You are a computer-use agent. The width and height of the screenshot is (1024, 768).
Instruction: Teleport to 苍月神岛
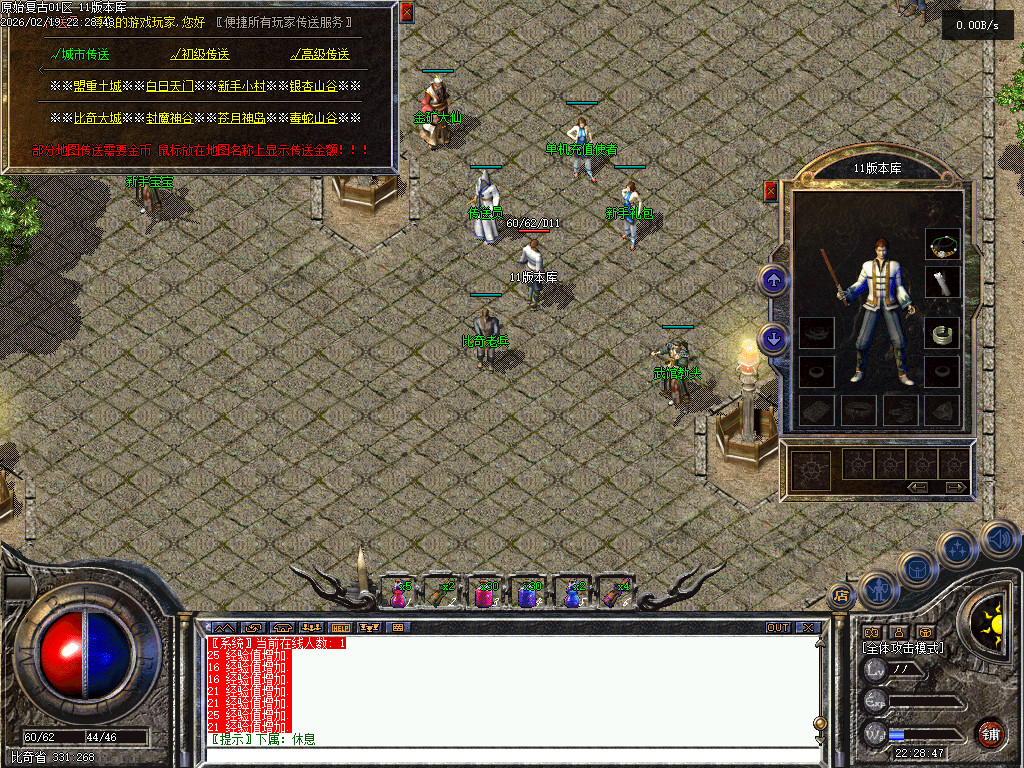tap(241, 118)
